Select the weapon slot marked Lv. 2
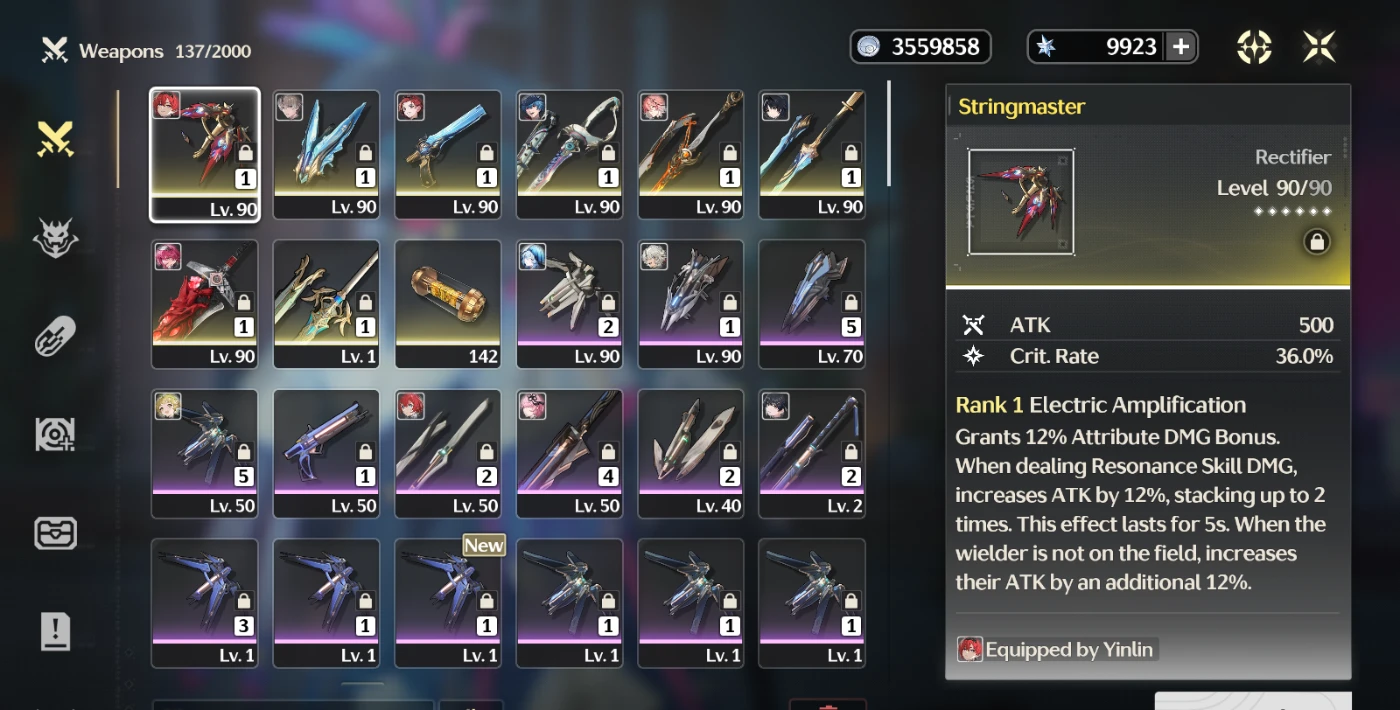The width and height of the screenshot is (1400, 710). coord(812,454)
